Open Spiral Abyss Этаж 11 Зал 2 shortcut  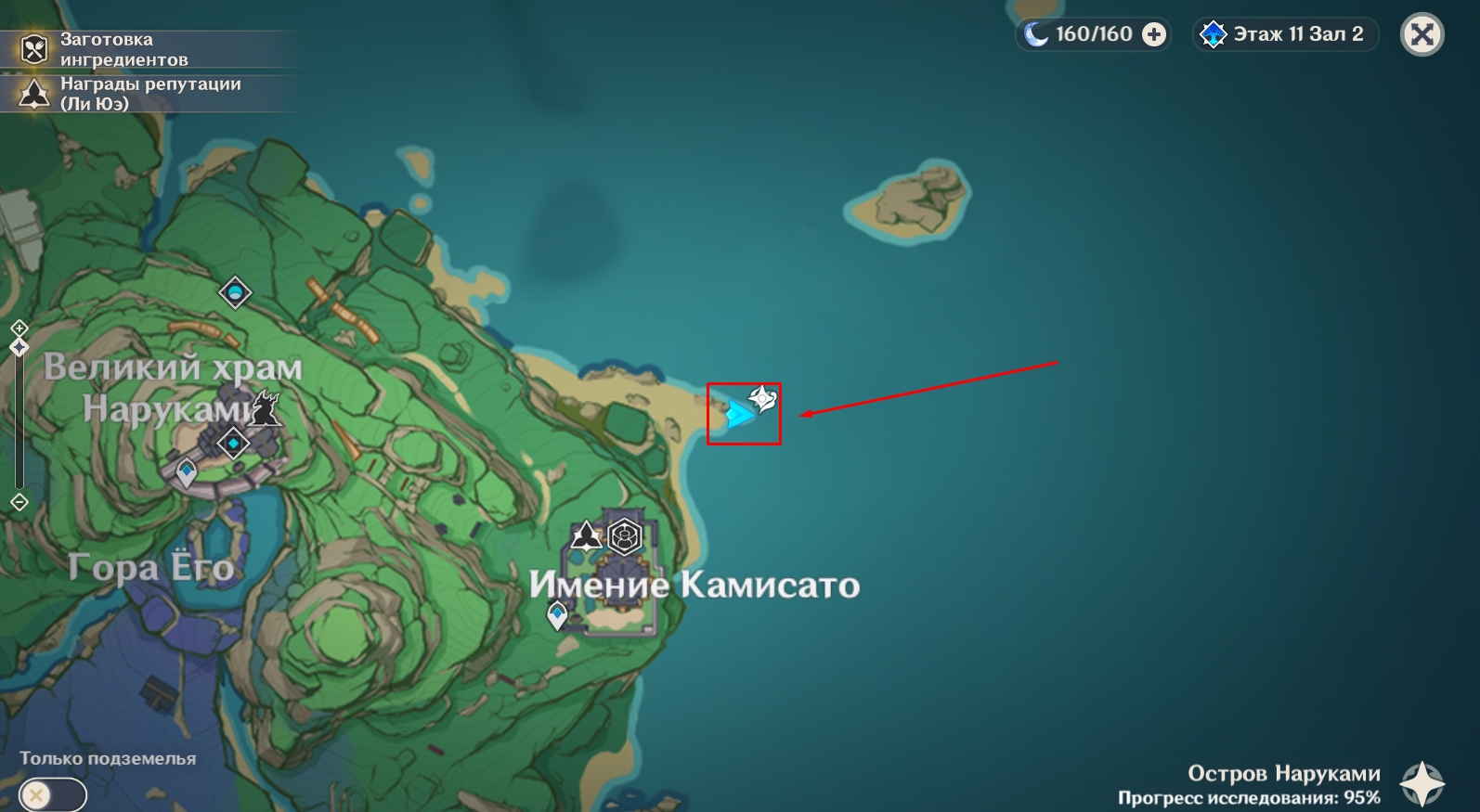[x=1286, y=34]
